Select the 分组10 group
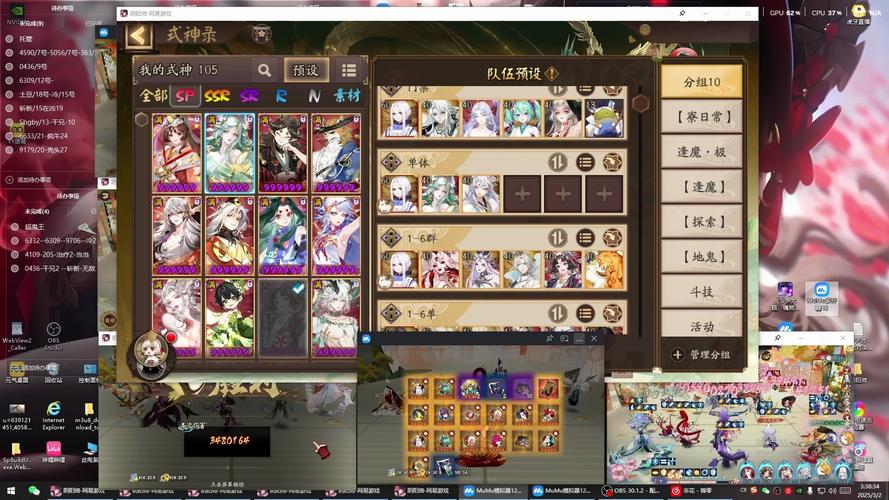Image resolution: width=889 pixels, height=500 pixels. (x=701, y=81)
